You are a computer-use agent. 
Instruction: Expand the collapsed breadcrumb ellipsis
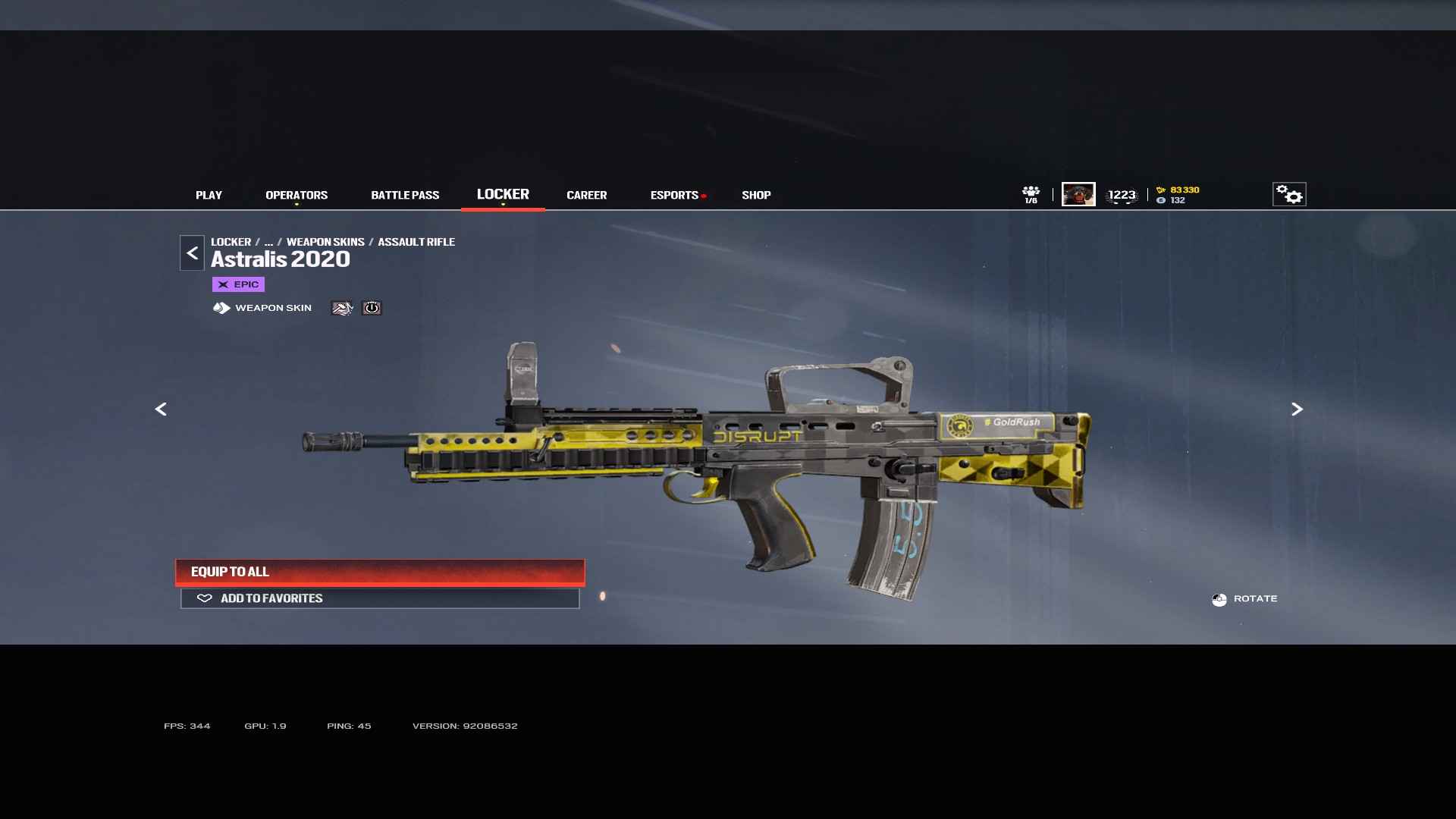[x=268, y=242]
